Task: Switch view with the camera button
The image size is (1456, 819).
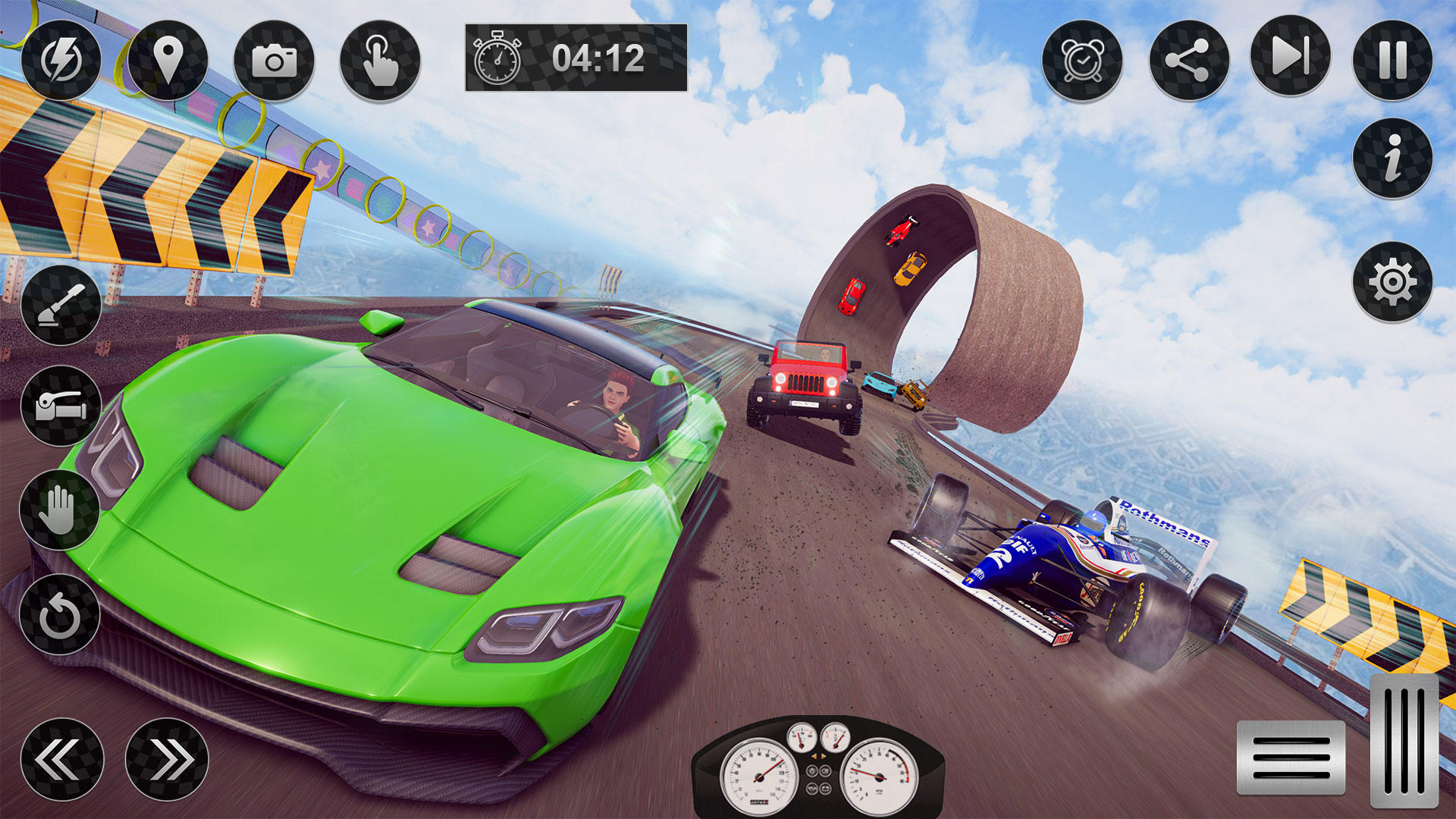Action: point(274,60)
